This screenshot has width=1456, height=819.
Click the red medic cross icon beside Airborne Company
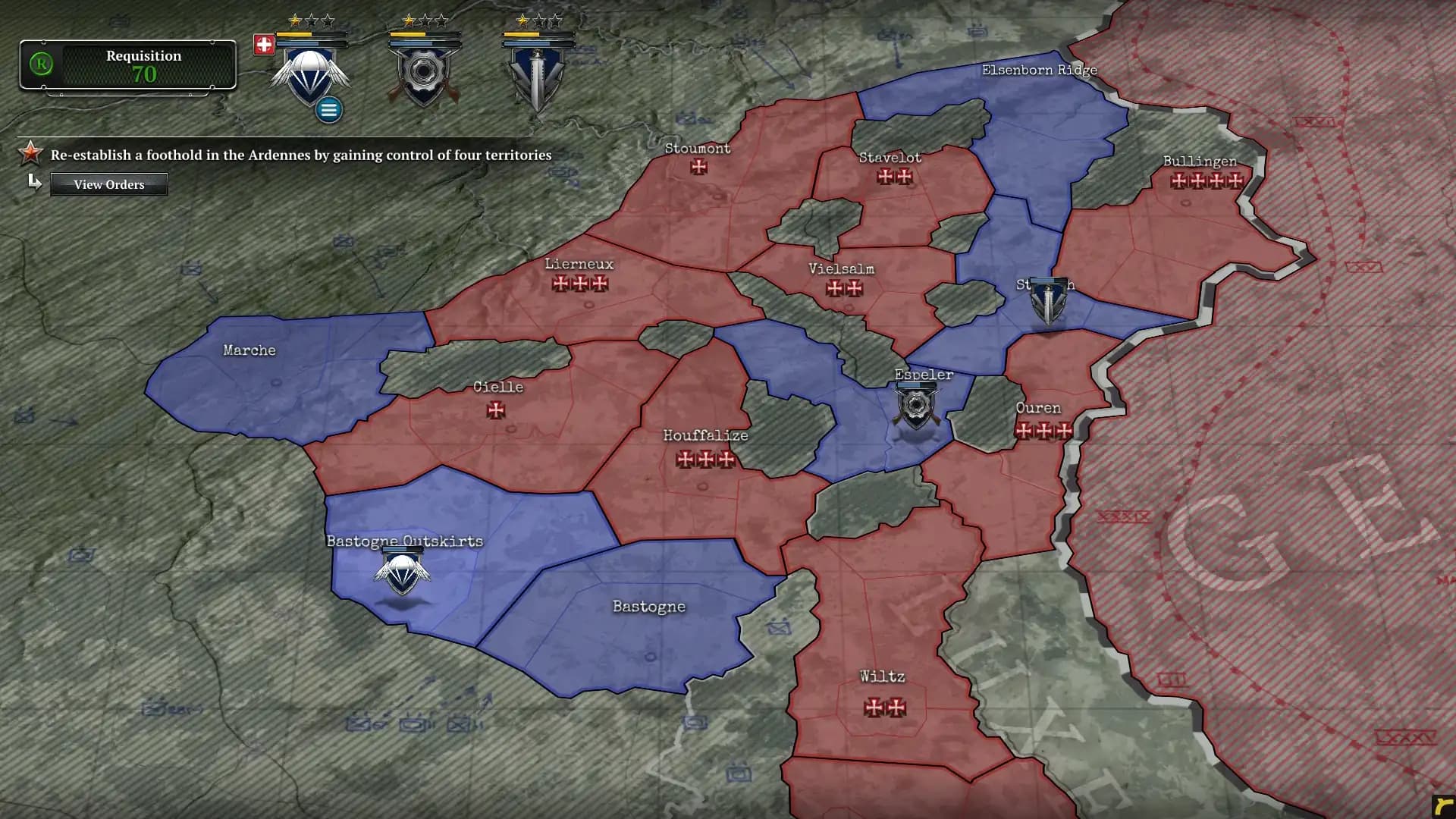[x=264, y=42]
